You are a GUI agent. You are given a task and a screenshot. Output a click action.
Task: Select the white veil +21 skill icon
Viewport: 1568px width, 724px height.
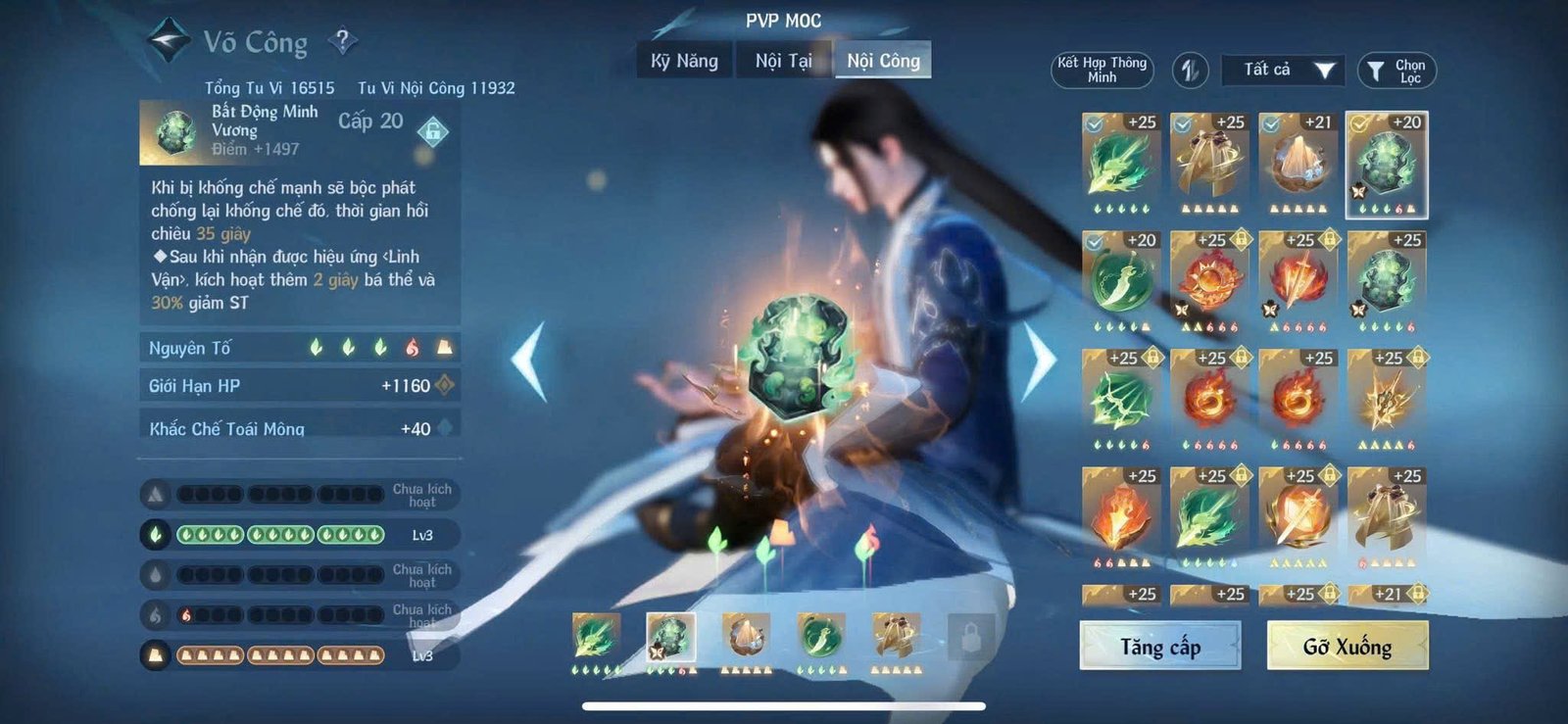1296,162
